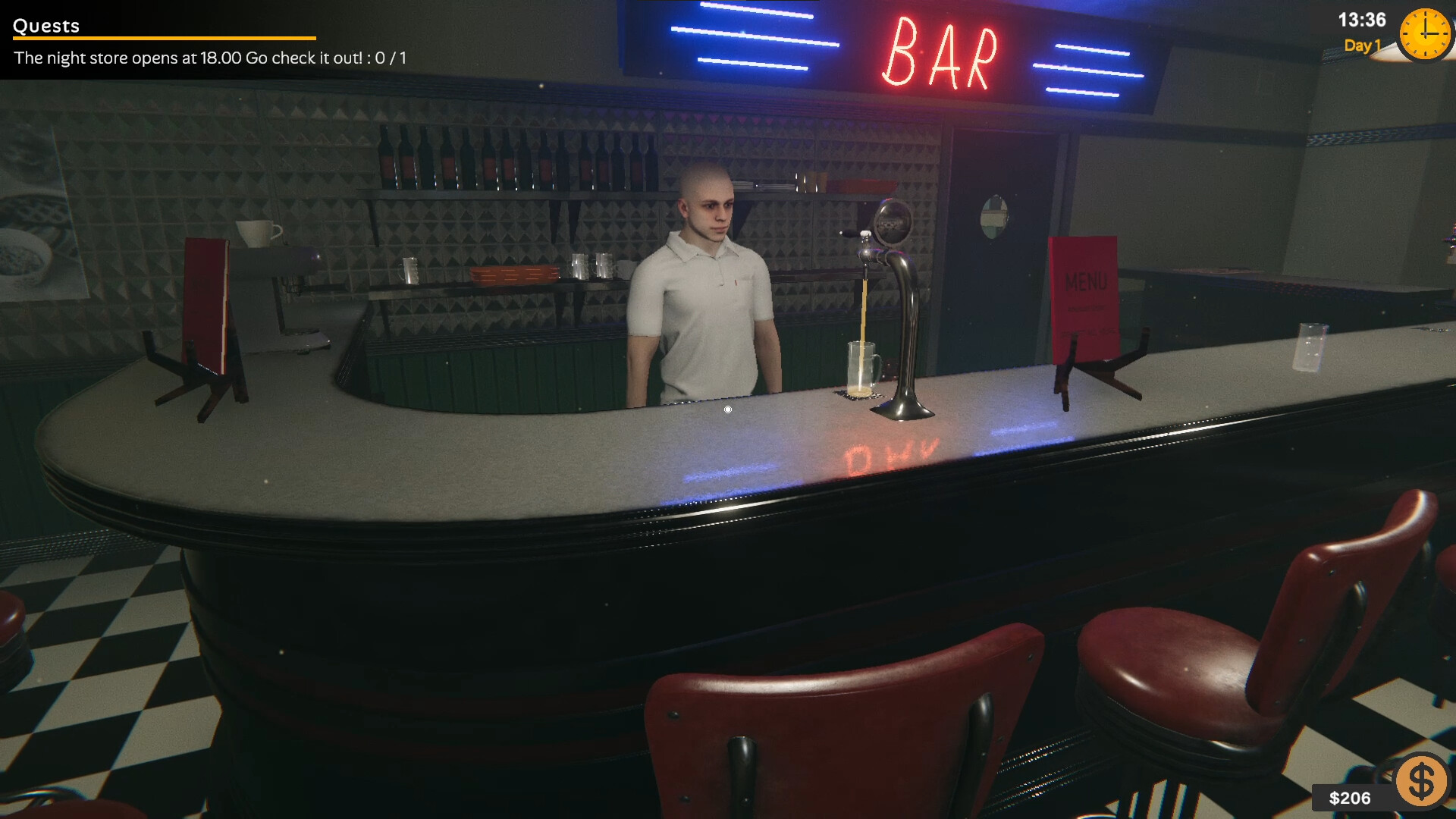Click the neon BAR sign
Image resolution: width=1456 pixels, height=819 pixels.
coord(940,49)
